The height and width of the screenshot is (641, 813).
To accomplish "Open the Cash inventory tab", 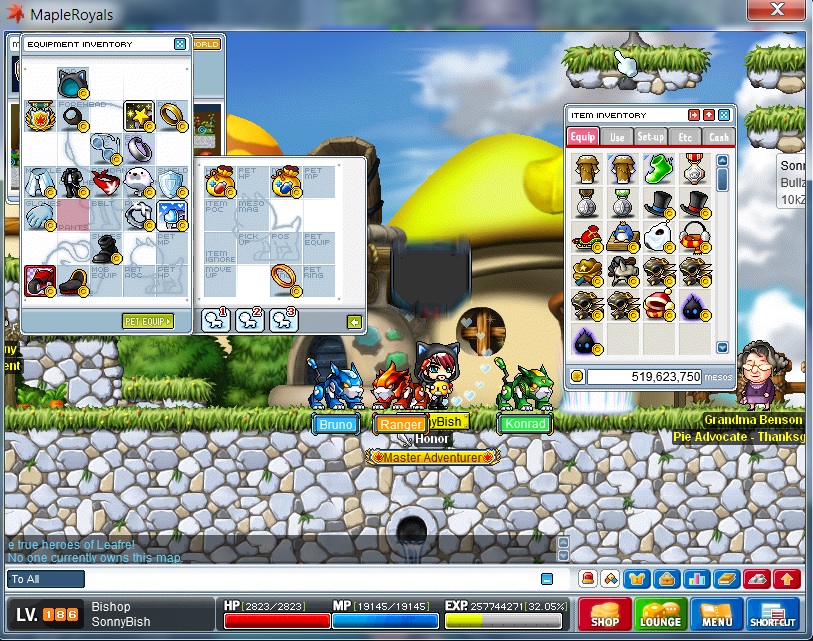I will [718, 137].
